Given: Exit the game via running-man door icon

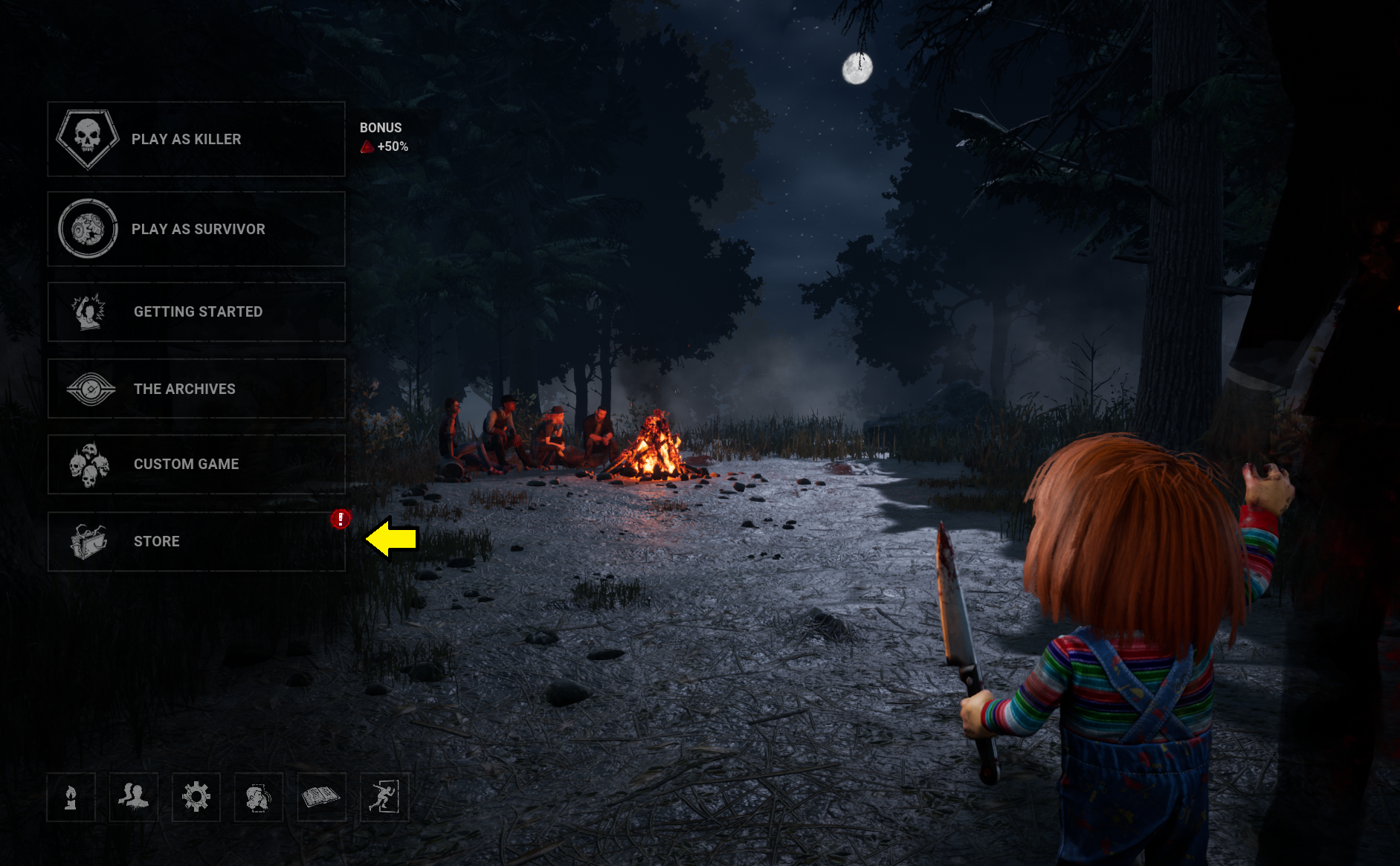Looking at the screenshot, I should 384,798.
